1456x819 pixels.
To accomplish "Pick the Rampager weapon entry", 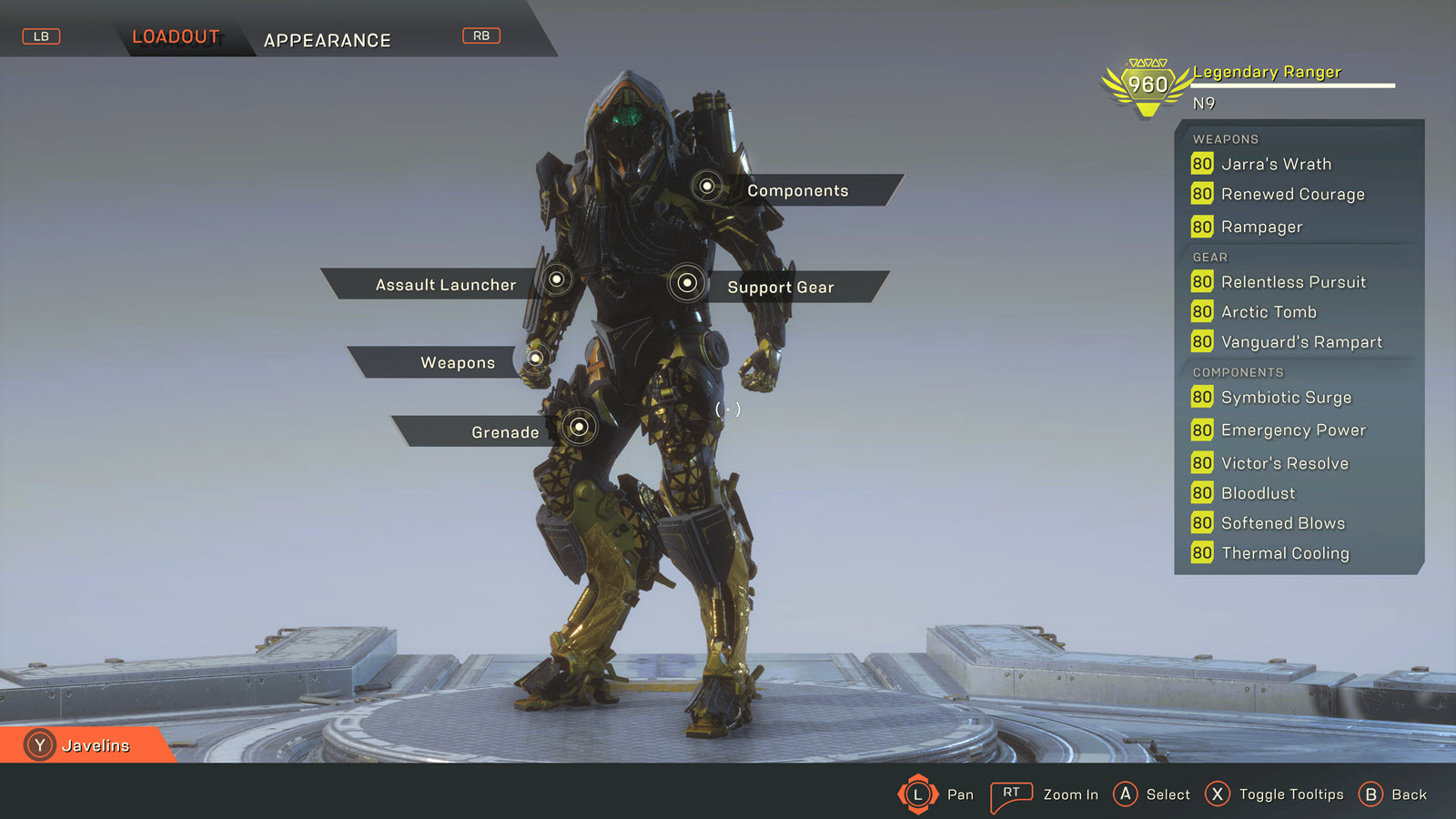I will click(x=1261, y=227).
